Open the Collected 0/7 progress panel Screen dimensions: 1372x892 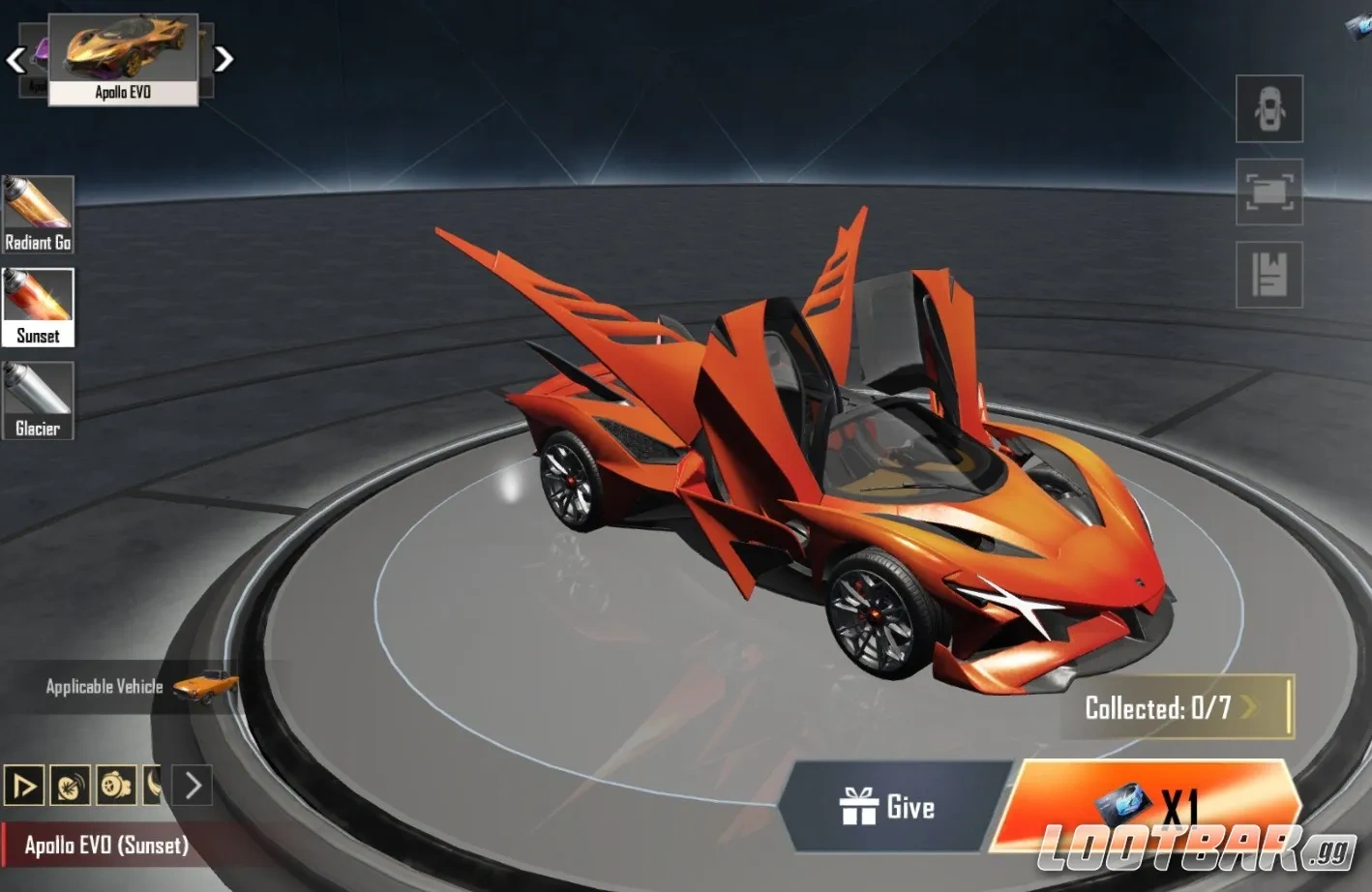coord(1176,707)
